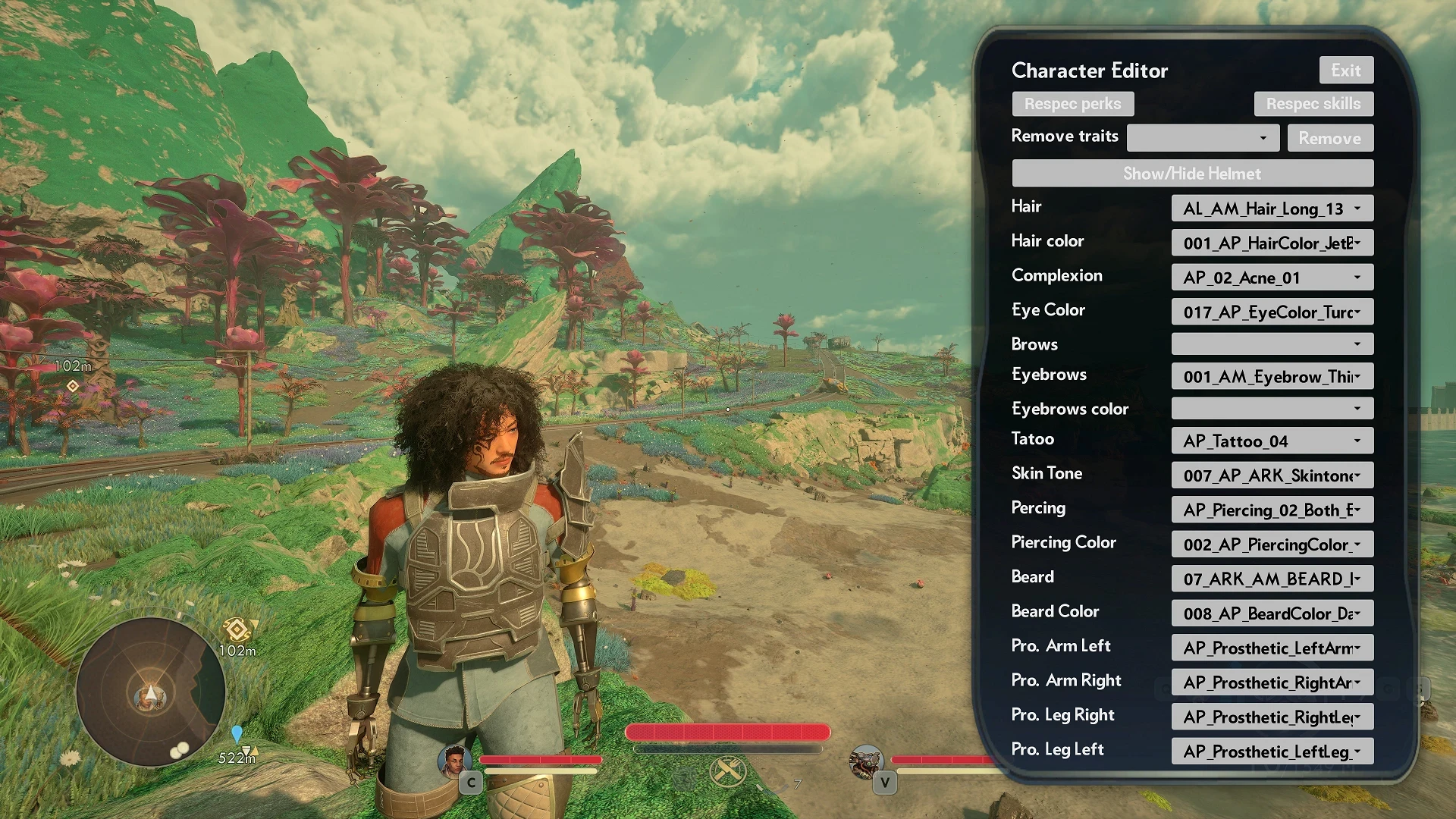Toggle Show/Hide Helmet
The image size is (1456, 819).
[1192, 174]
